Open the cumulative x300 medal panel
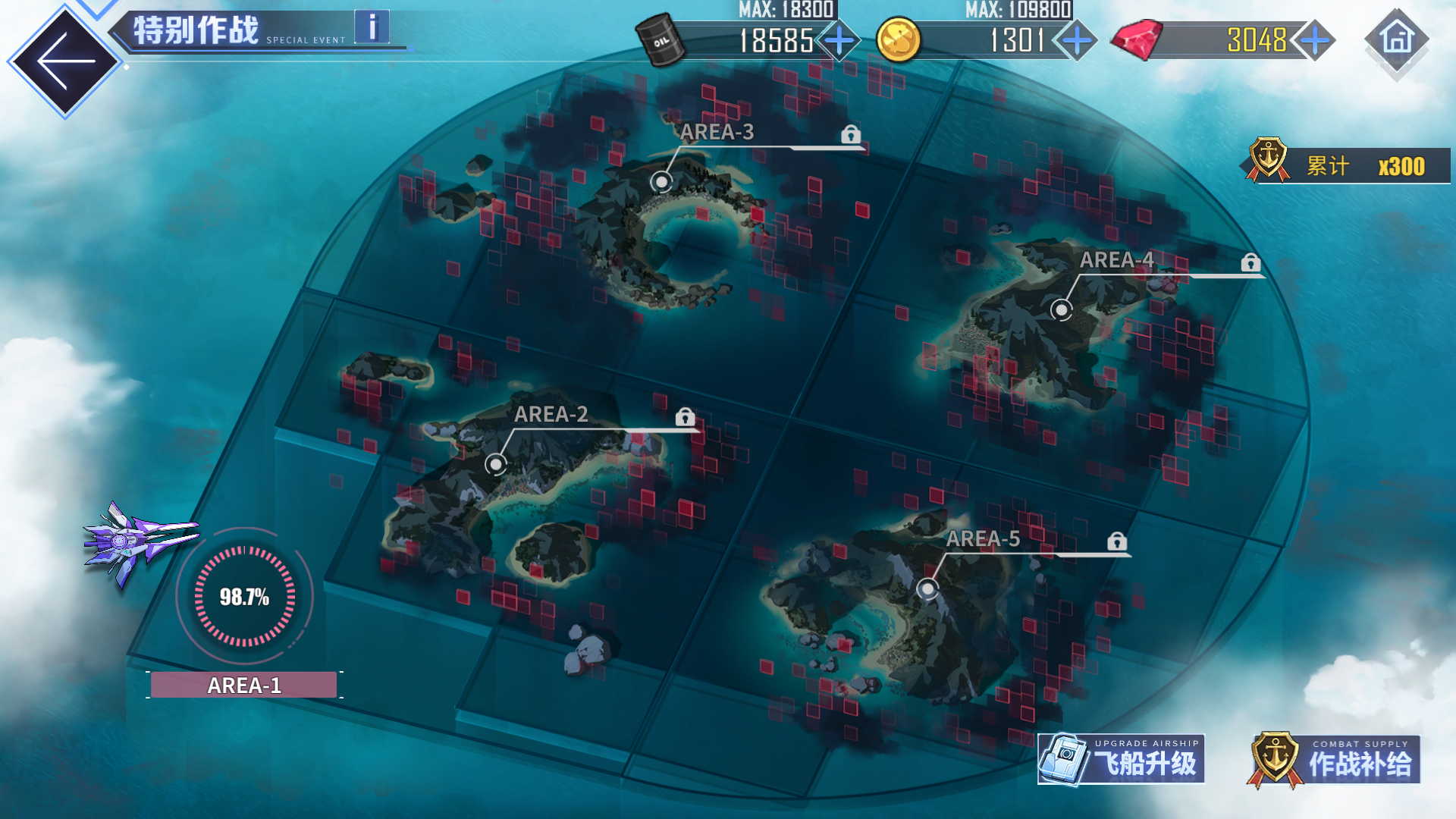This screenshot has width=1456, height=819. [x=1350, y=165]
